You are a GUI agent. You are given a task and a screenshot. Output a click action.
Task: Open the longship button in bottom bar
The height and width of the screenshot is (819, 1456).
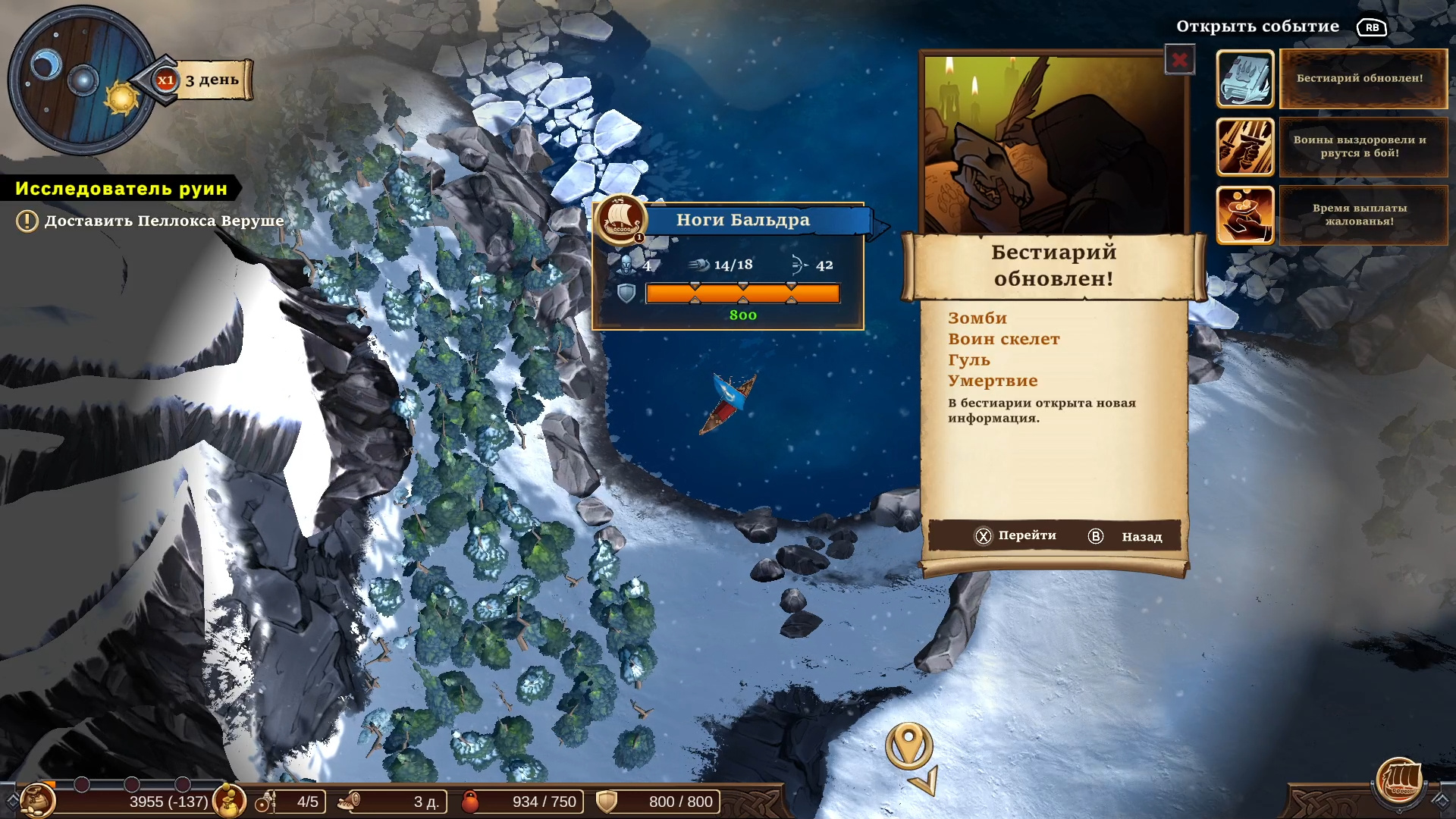click(1399, 781)
